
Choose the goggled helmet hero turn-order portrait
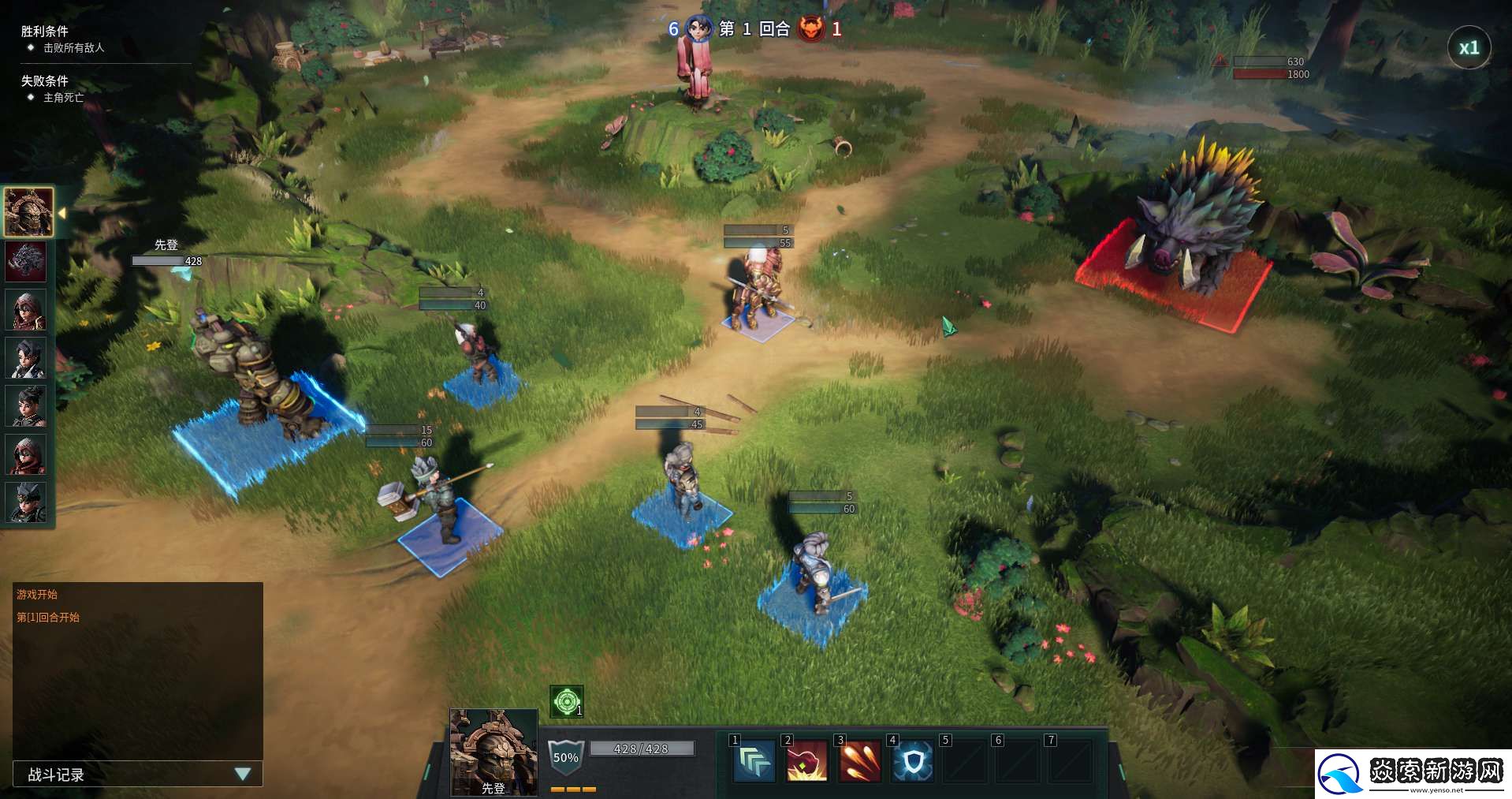pos(26,503)
